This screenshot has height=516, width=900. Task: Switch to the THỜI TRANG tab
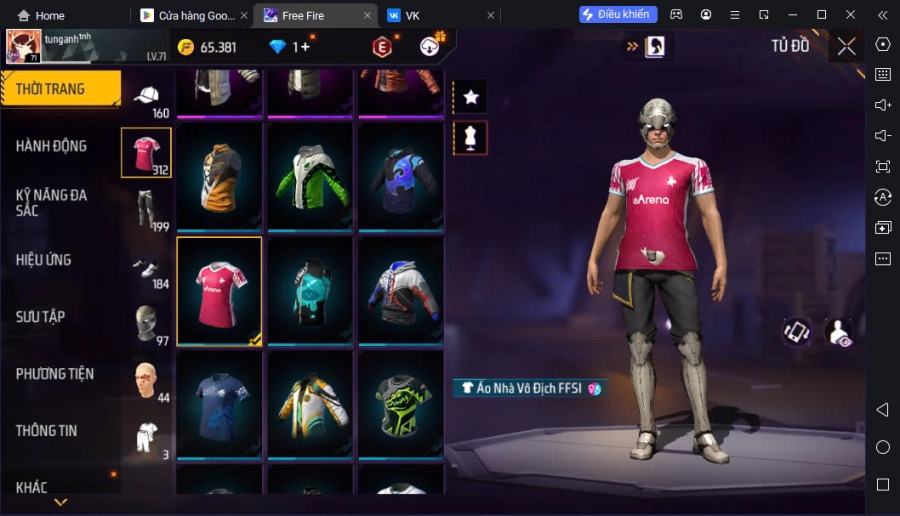(x=60, y=89)
